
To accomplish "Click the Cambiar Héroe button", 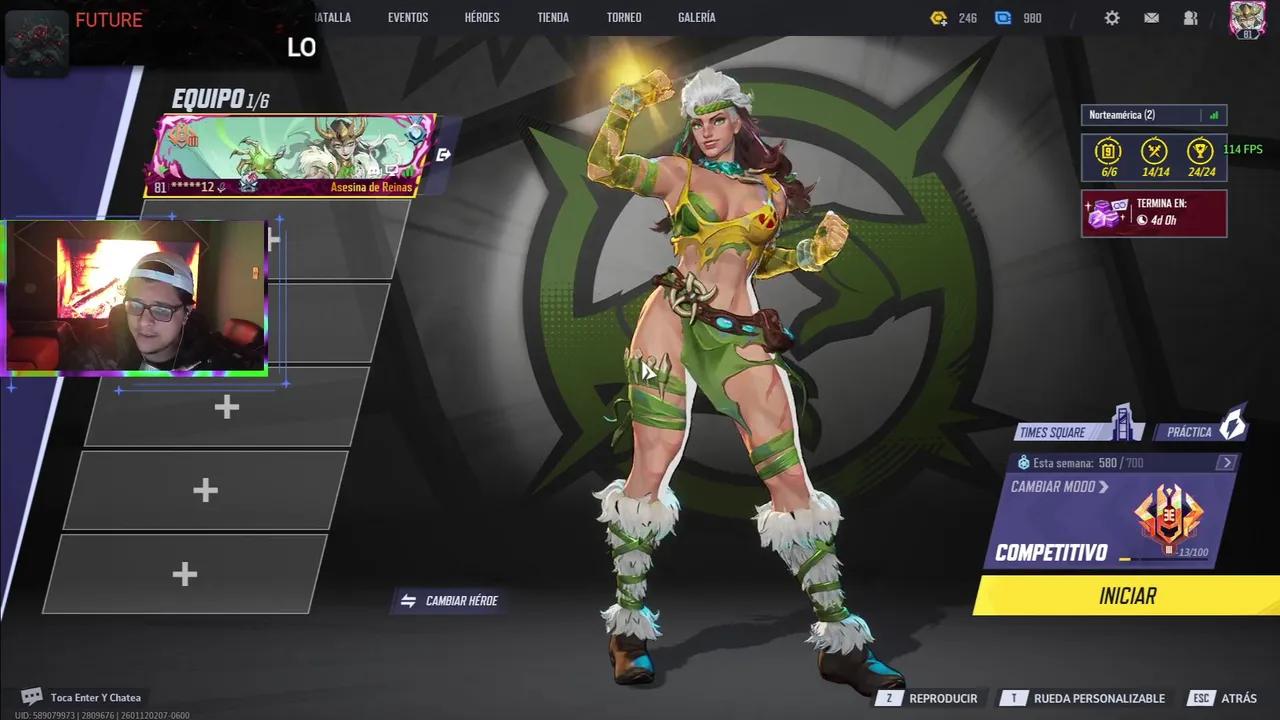I will (448, 601).
